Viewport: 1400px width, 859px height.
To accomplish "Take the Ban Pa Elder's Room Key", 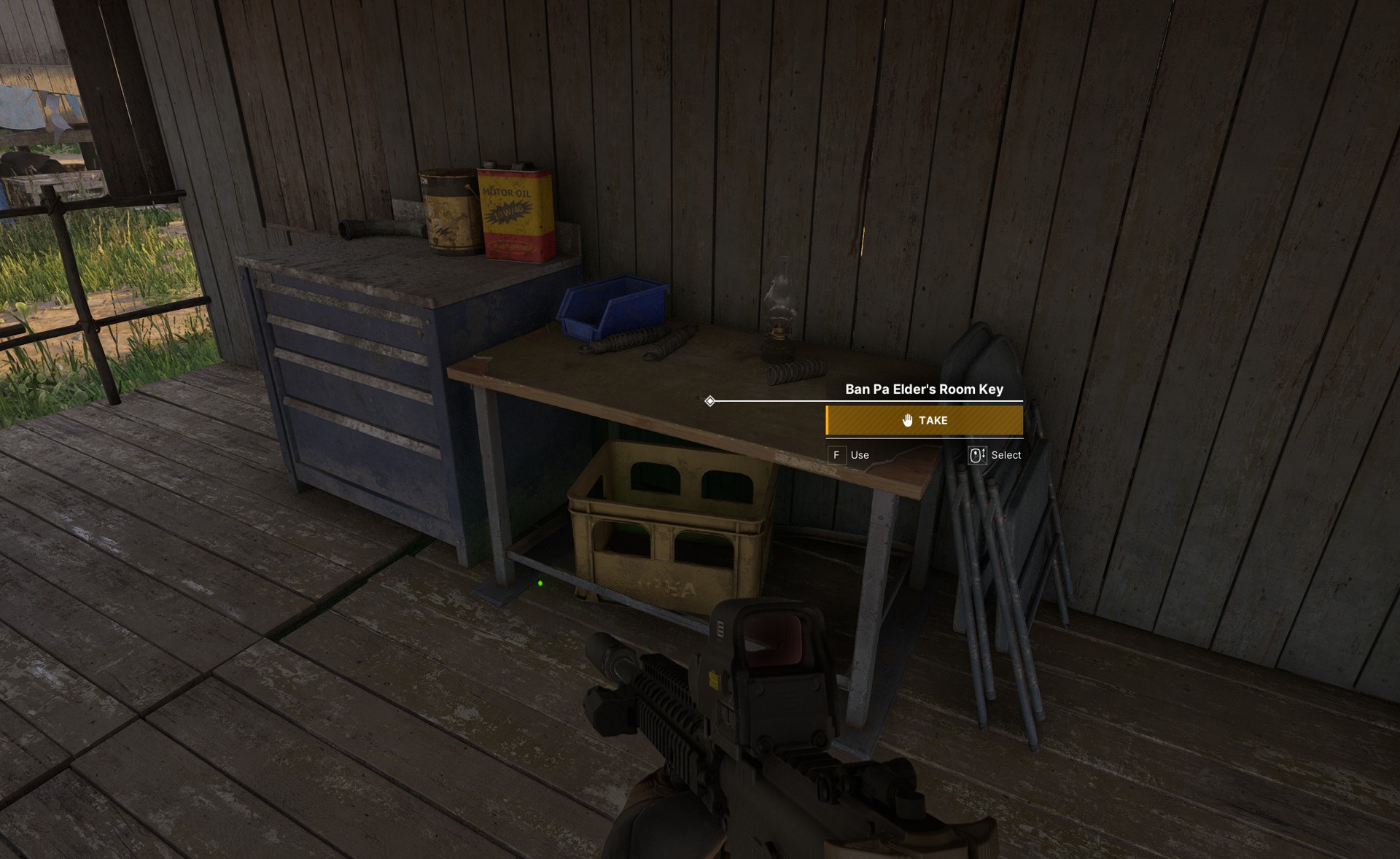I will [x=924, y=421].
